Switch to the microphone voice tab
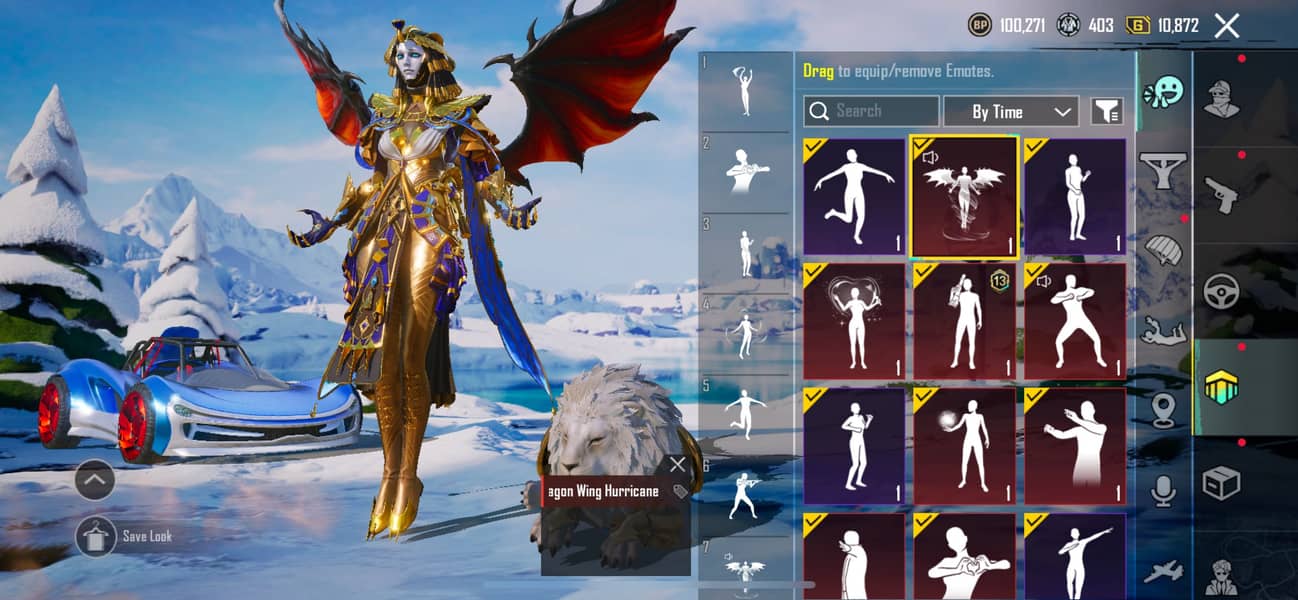1298x600 pixels. pyautogui.click(x=1163, y=490)
